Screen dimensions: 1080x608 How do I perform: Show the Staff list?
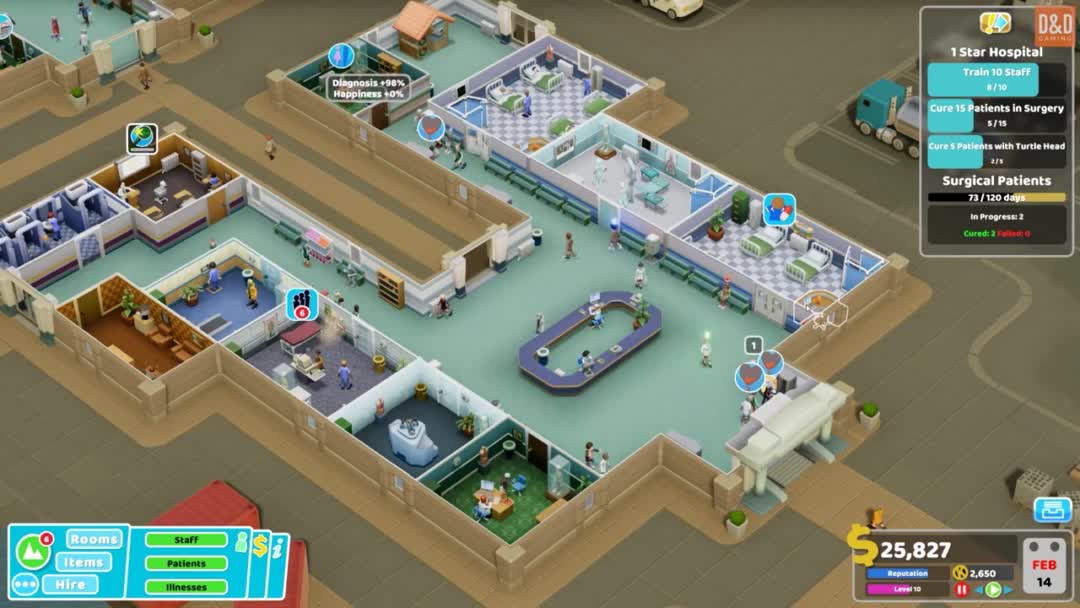point(186,540)
